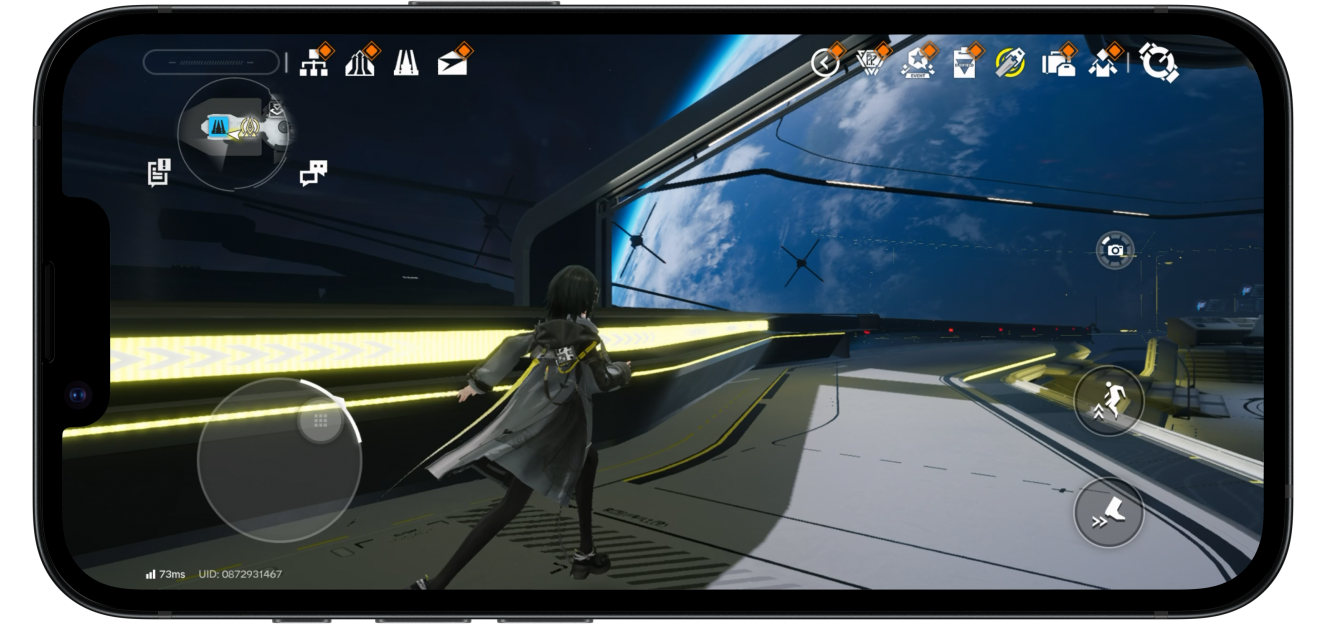
Task: Collapse the top bar with left arrow
Action: (825, 64)
